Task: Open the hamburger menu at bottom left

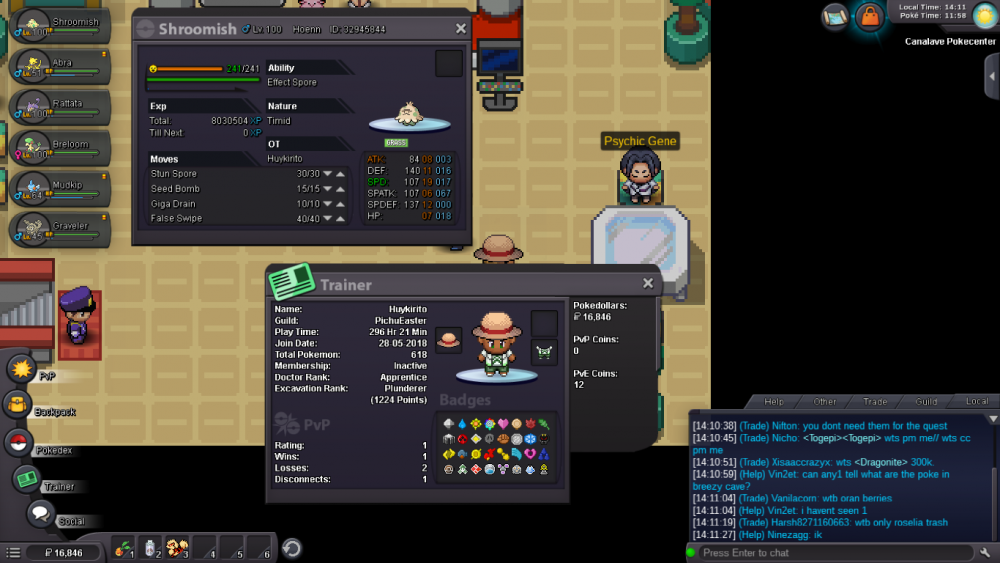Action: pyautogui.click(x=13, y=552)
